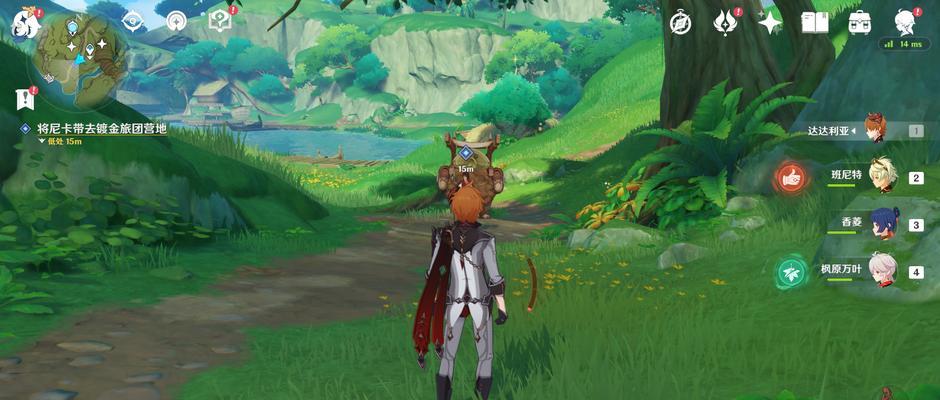Open the Paimon menu icon
Viewport: 940px width, 400px height.
(22, 24)
